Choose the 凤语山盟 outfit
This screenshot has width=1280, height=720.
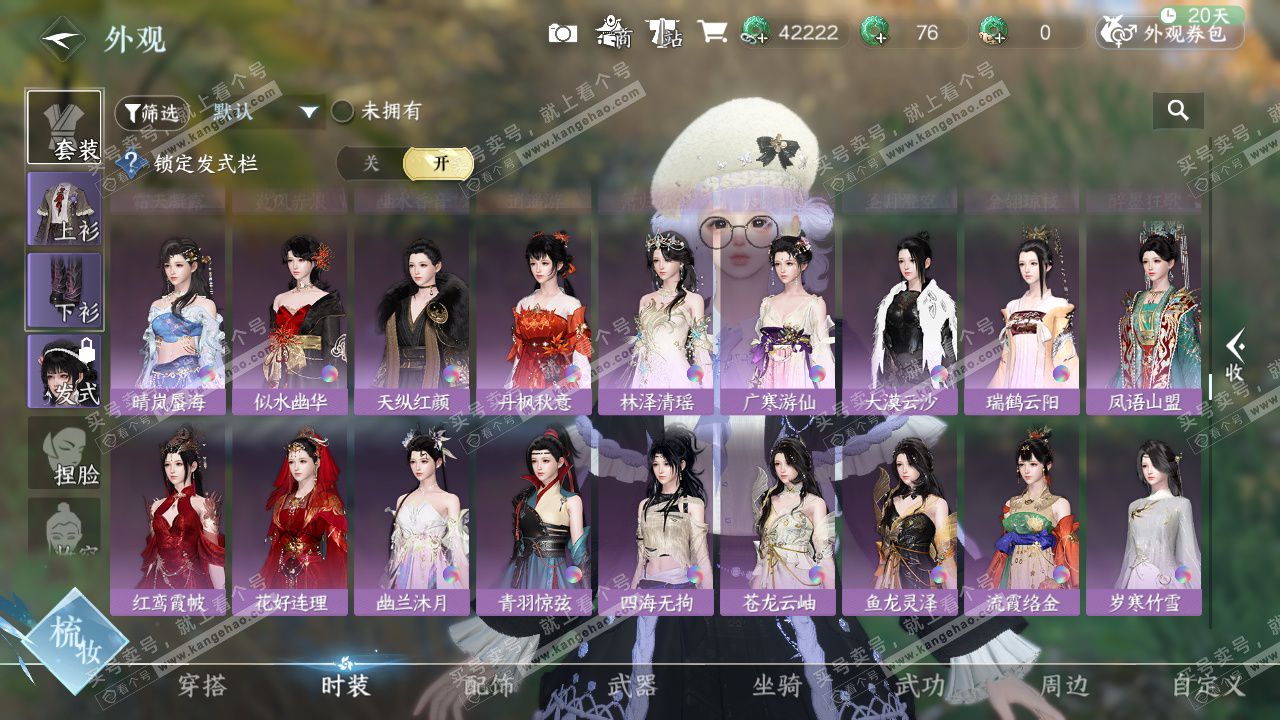point(1144,320)
